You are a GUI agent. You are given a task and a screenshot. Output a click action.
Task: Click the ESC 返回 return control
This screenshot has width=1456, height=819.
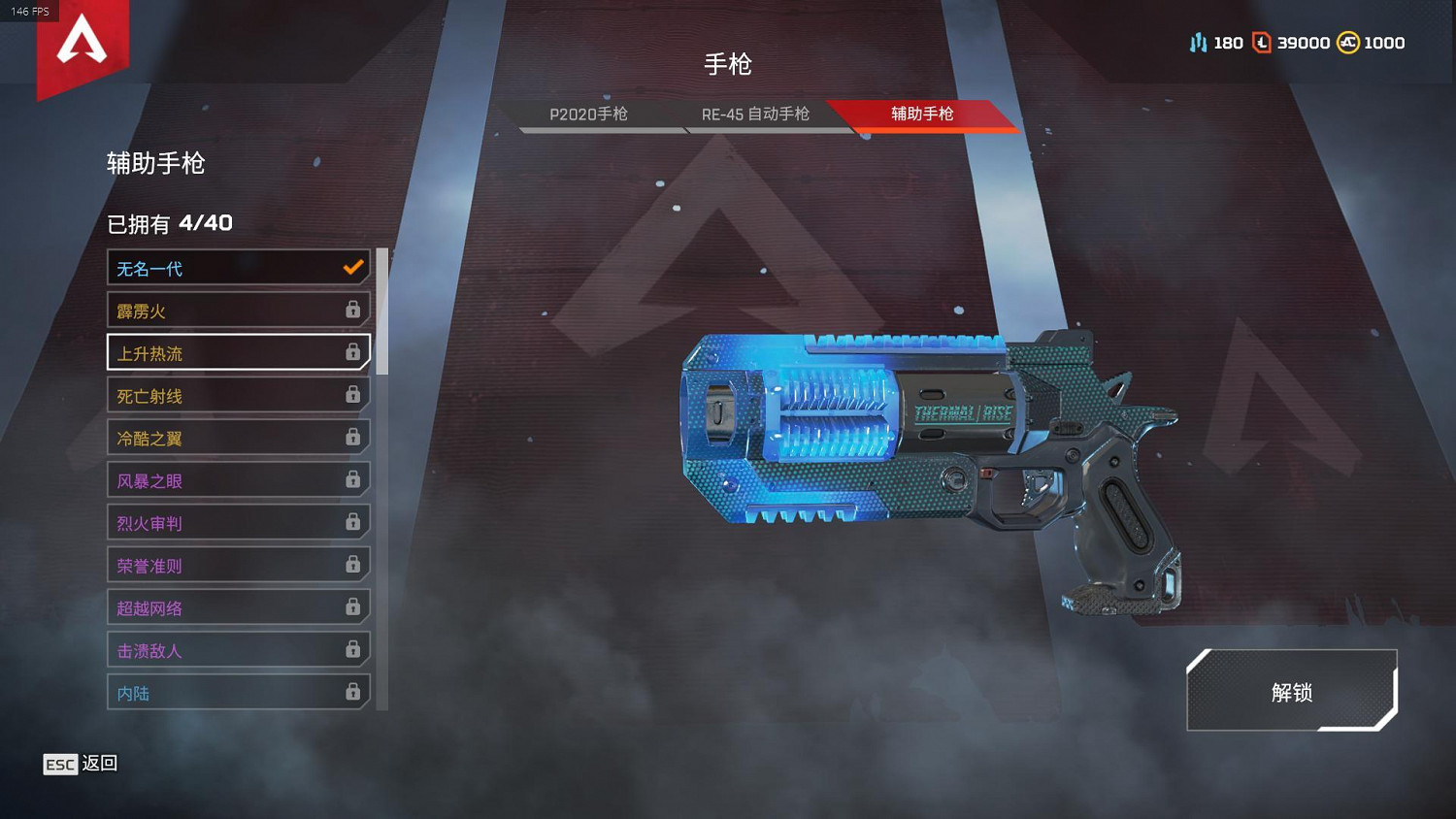(78, 765)
